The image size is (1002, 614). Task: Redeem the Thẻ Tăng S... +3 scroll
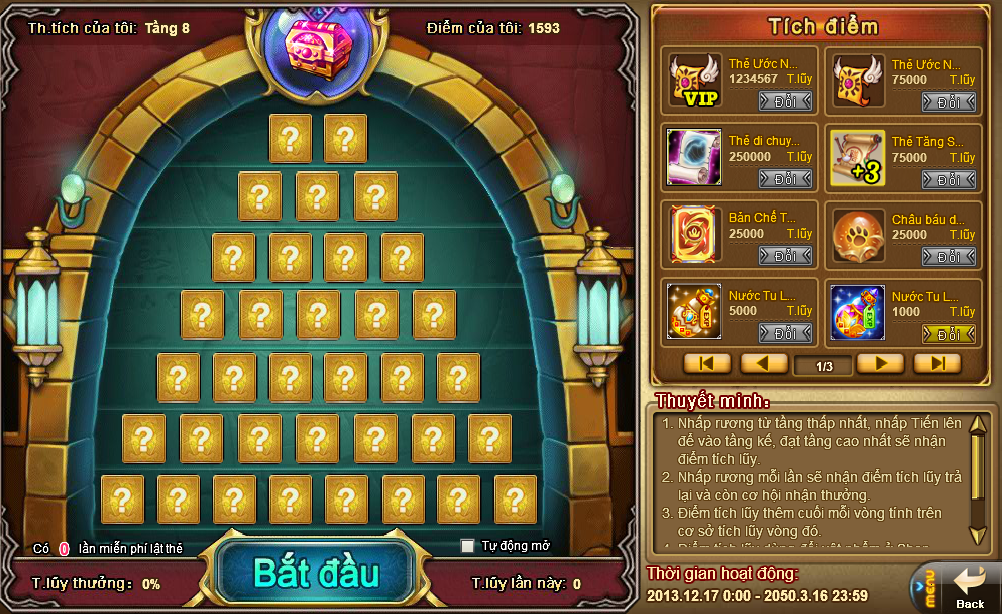click(x=948, y=179)
